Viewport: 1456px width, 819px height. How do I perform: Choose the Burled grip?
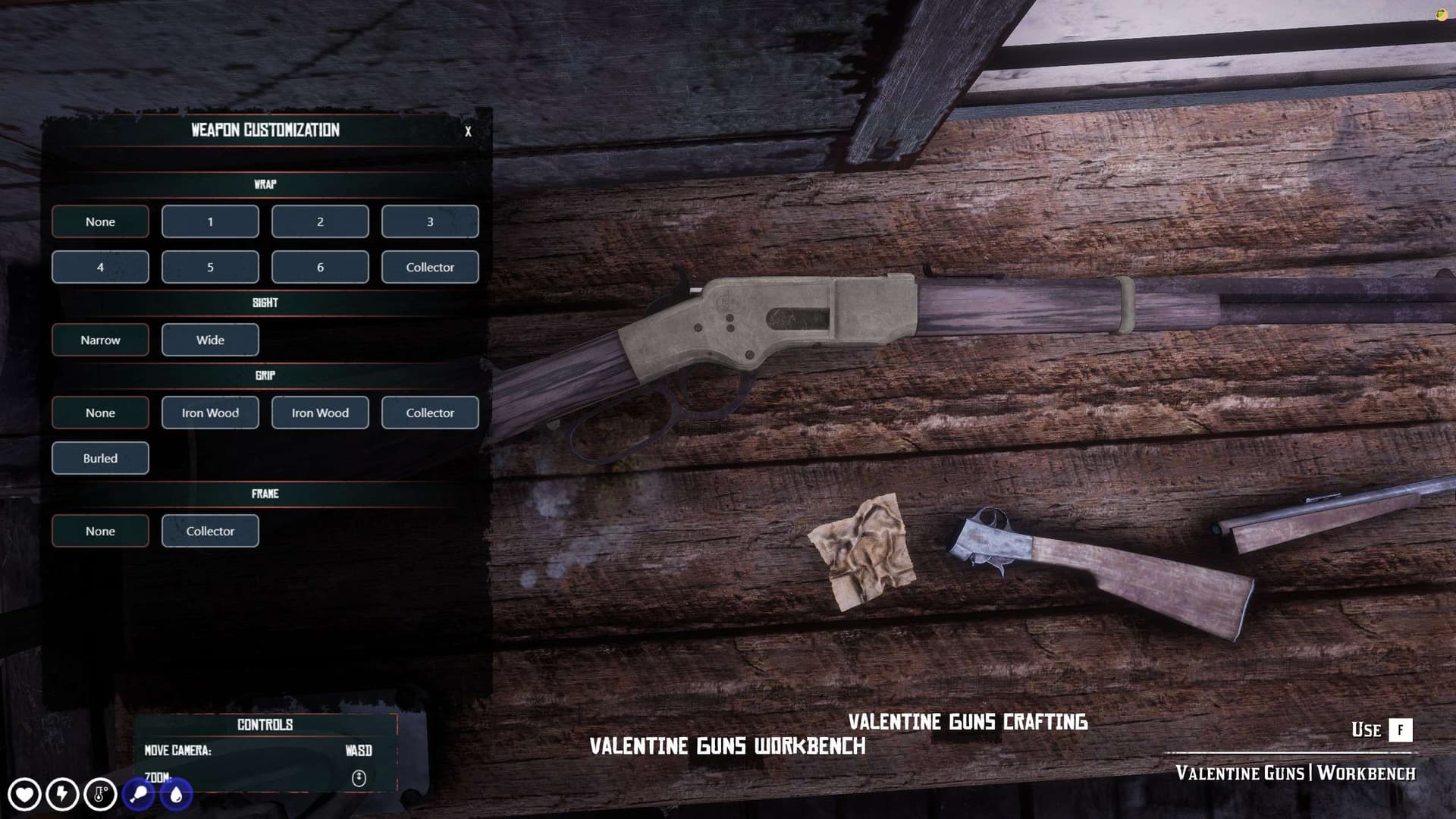point(100,458)
